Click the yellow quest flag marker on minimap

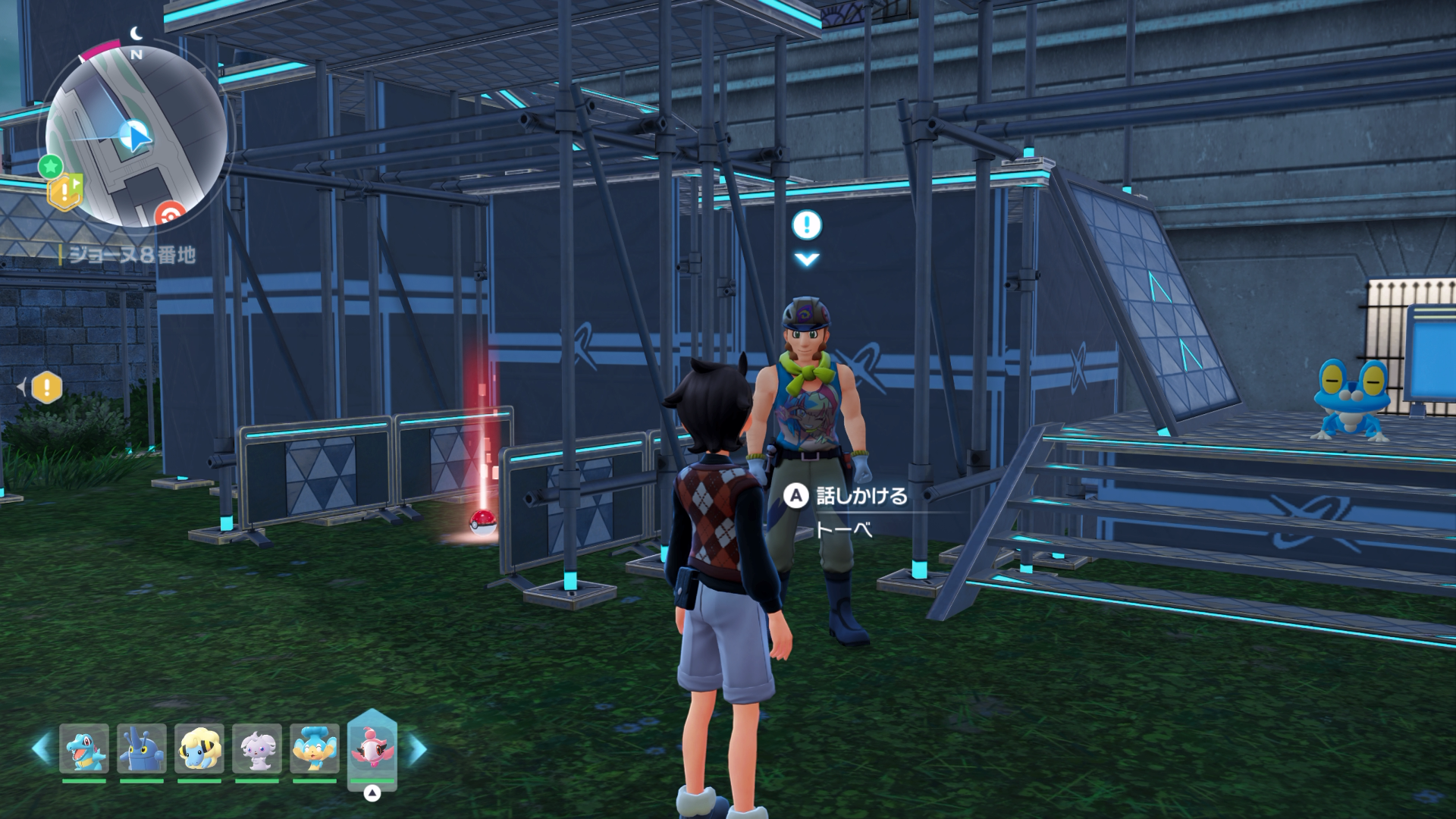[65, 191]
